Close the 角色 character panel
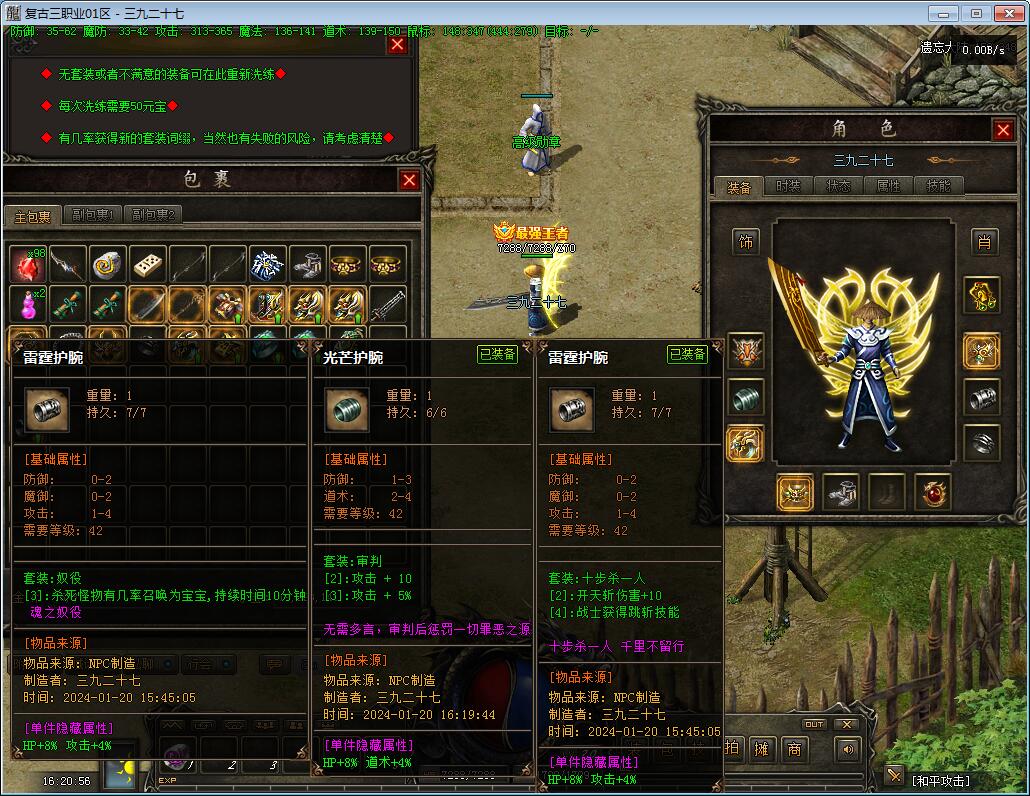This screenshot has width=1030, height=796. [x=1003, y=130]
